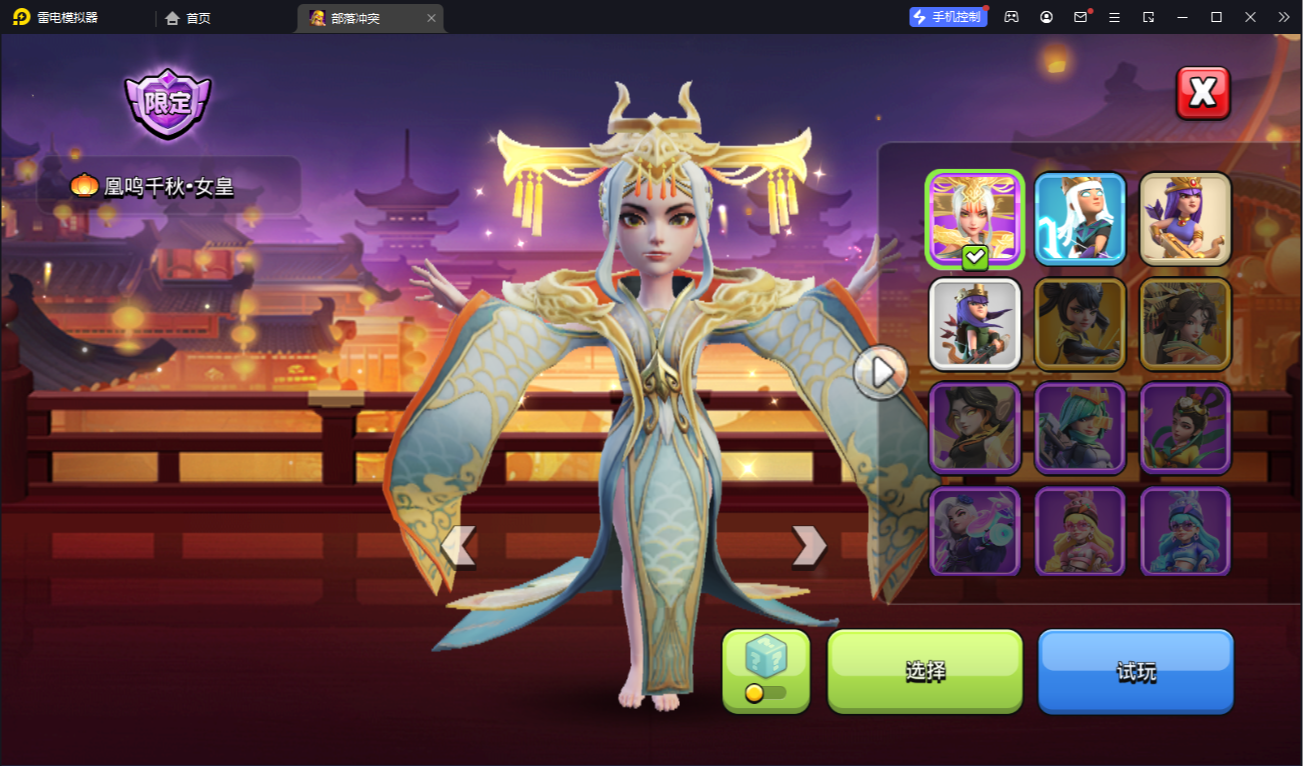Play the skin animation preview
The height and width of the screenshot is (766, 1303).
(881, 373)
